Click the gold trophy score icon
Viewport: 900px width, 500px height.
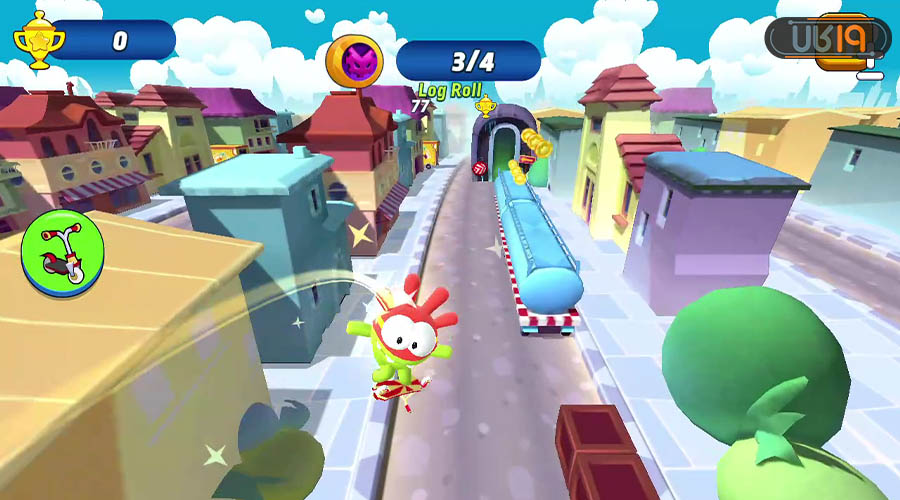point(38,40)
